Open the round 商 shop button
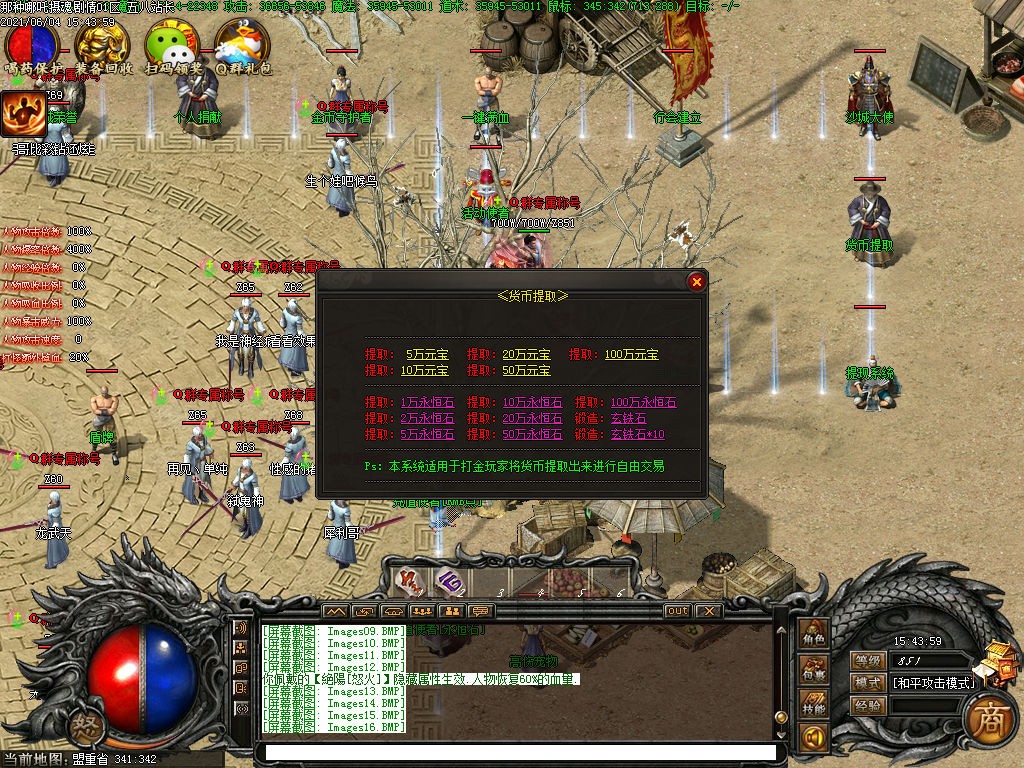The height and width of the screenshot is (768, 1024). pos(990,716)
